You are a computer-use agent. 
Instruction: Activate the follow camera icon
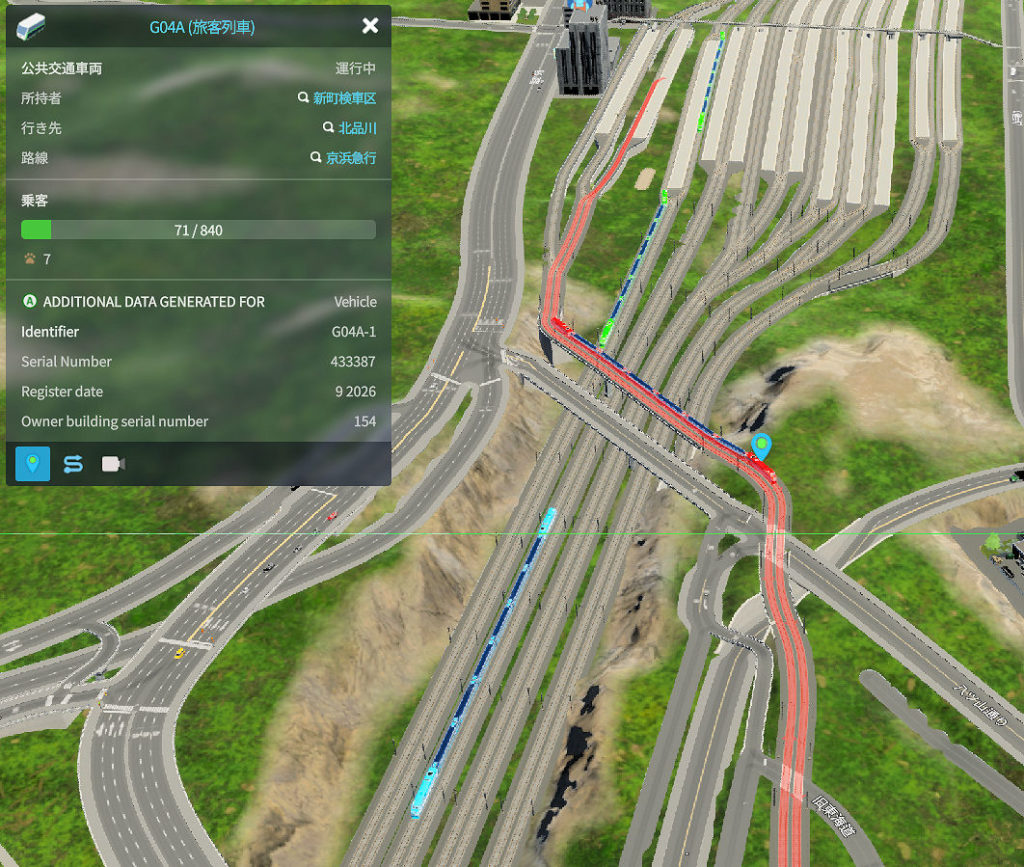point(113,464)
